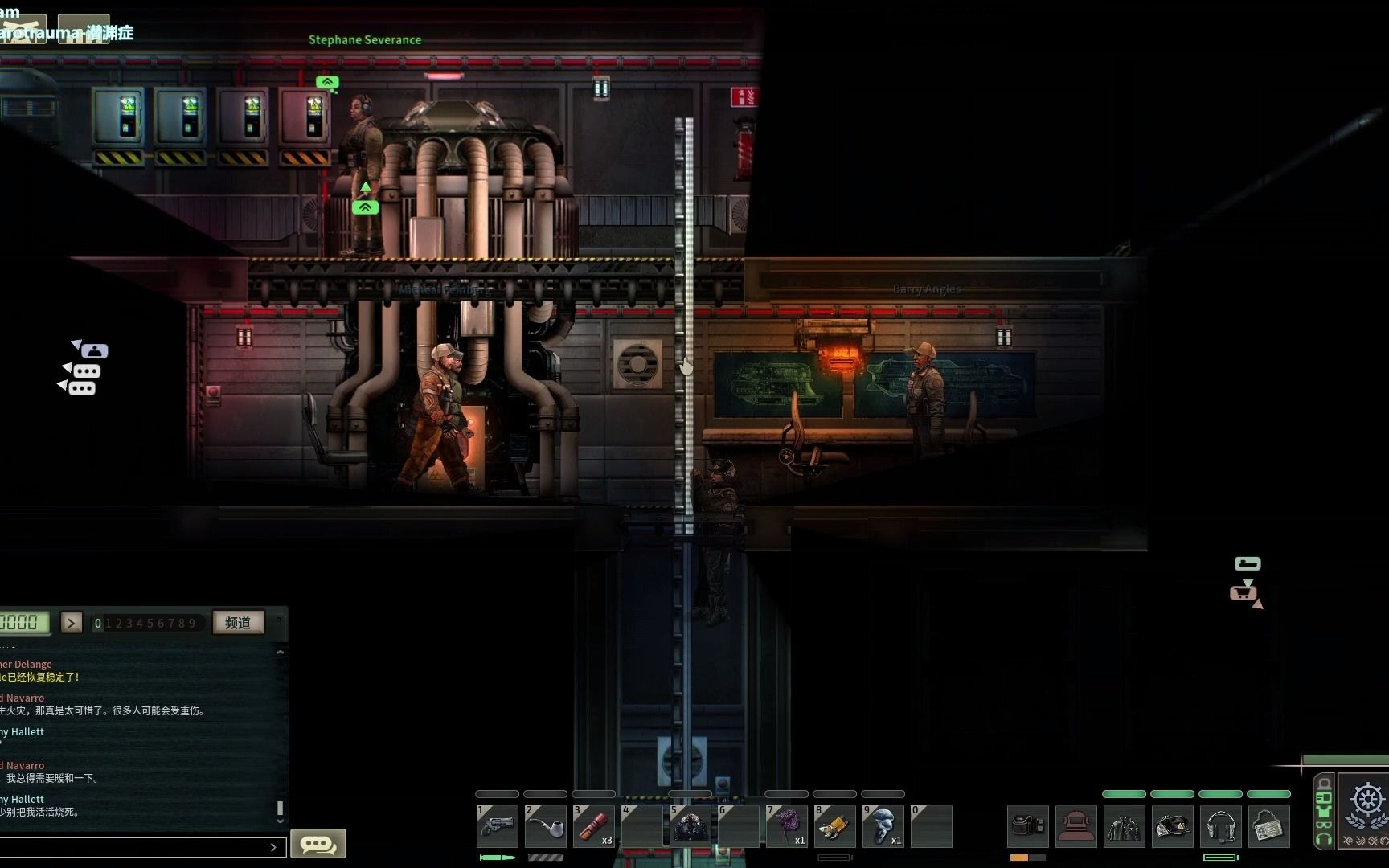The image size is (1389, 868).
Task: Select the equipped headset slot
Action: (1220, 826)
